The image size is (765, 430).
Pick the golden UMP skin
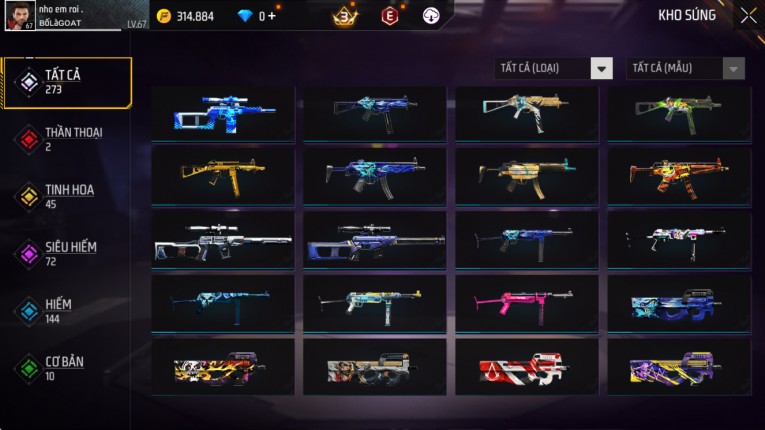click(x=223, y=175)
